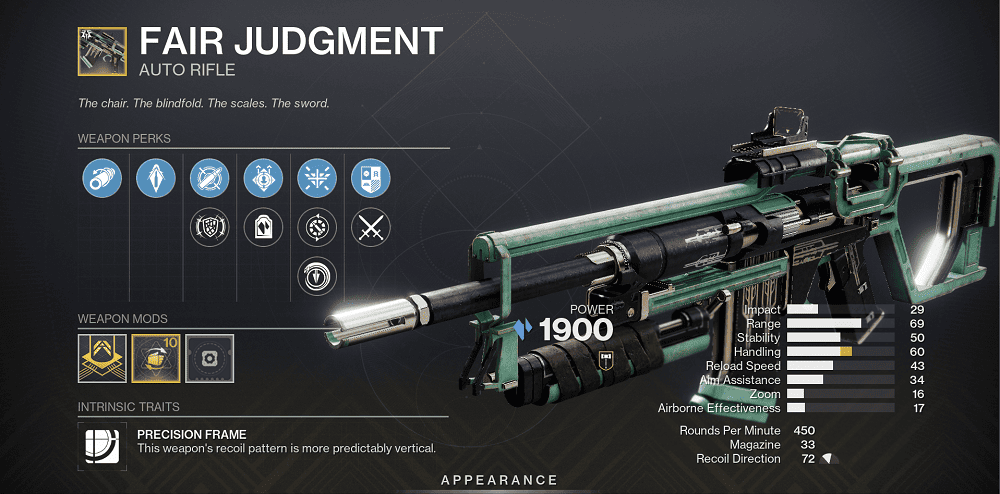Open the Appearance section
The width and height of the screenshot is (1000, 494).
pyautogui.click(x=500, y=481)
